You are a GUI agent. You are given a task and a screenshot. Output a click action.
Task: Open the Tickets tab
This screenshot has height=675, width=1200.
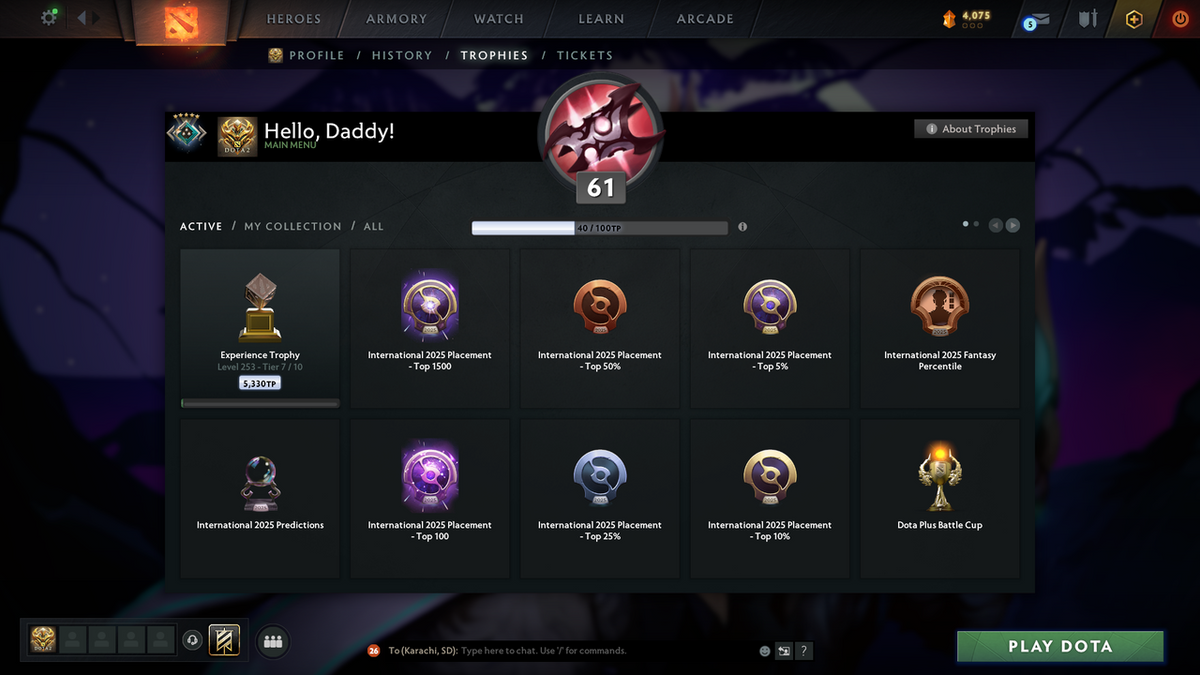584,56
